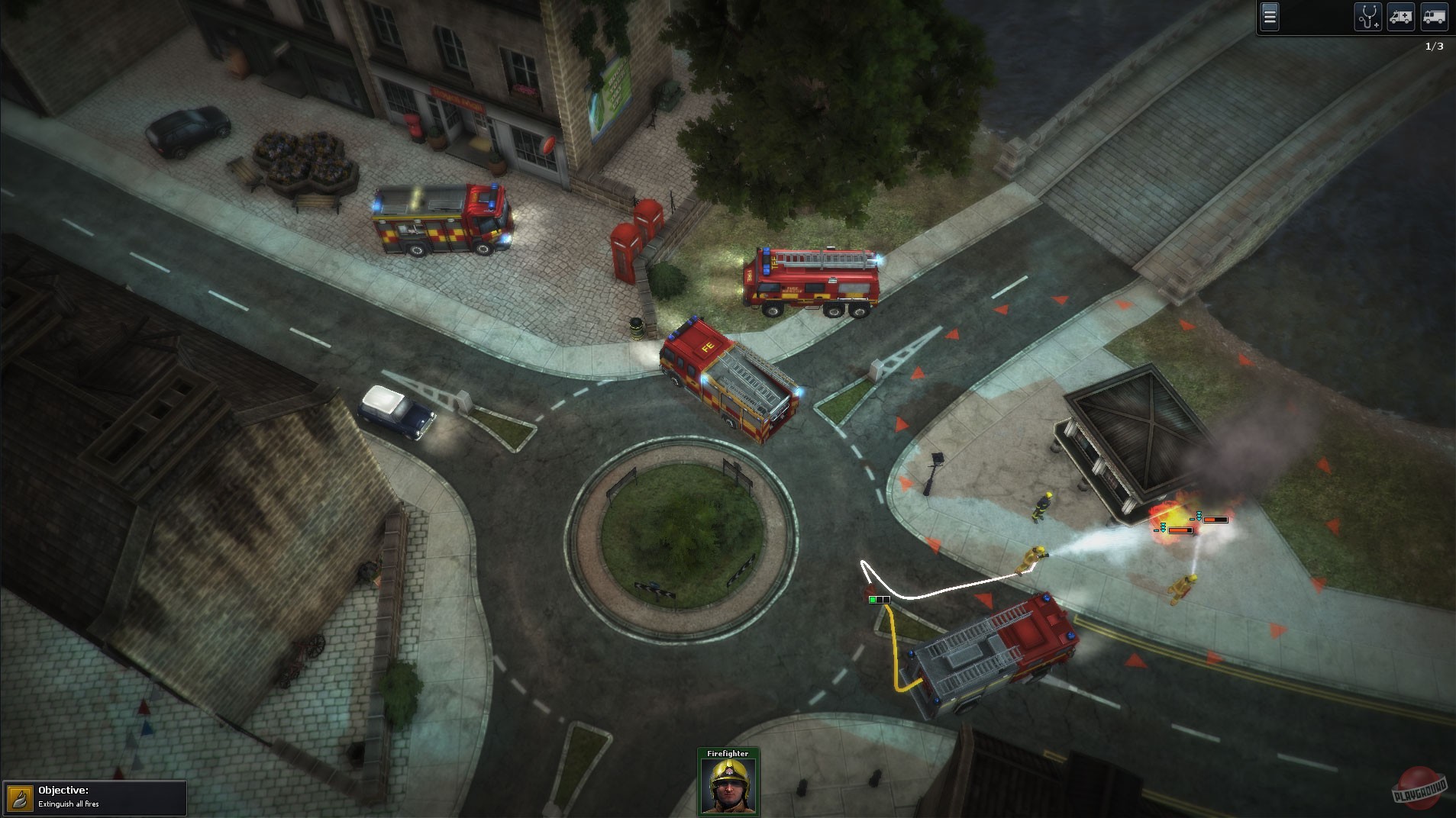Click the 1/3 page indicator
The height and width of the screenshot is (818, 1456).
pyautogui.click(x=1433, y=44)
